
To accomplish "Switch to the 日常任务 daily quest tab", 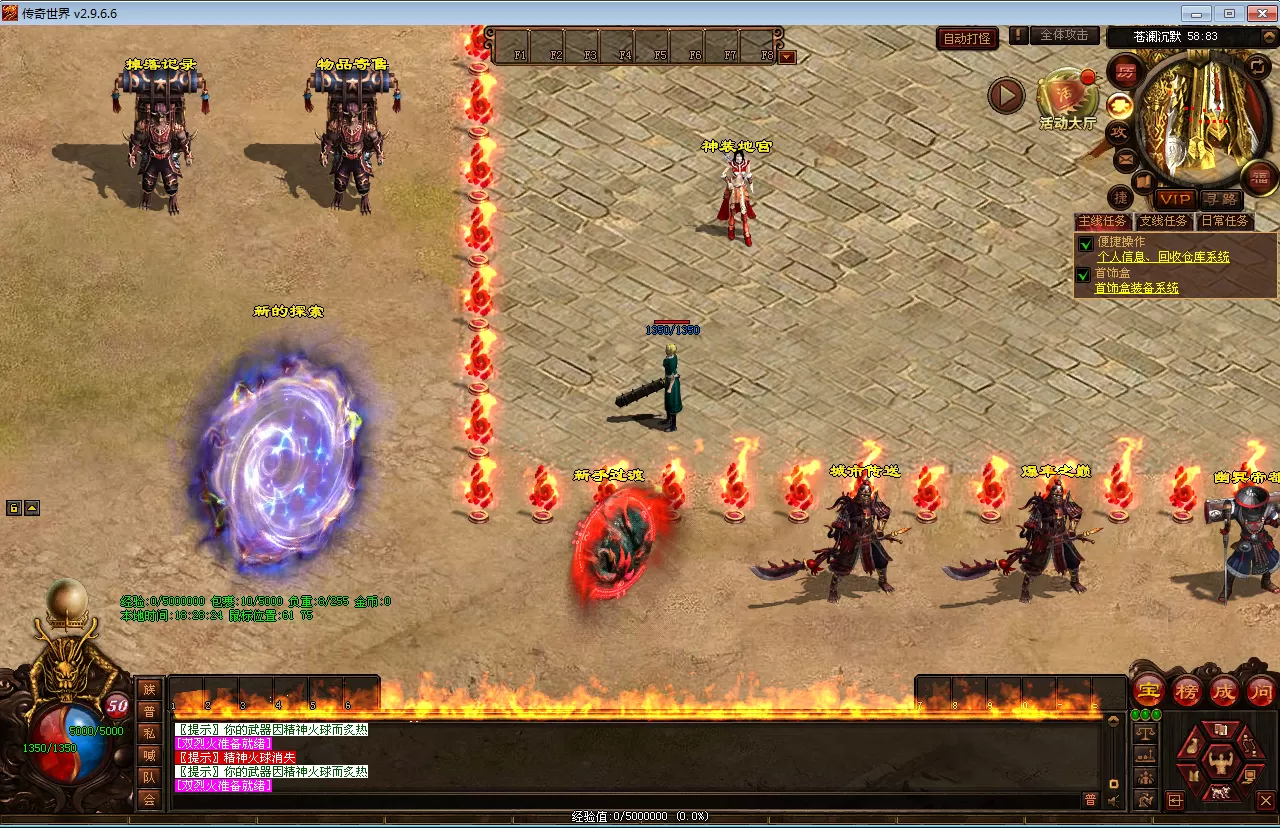I will pyautogui.click(x=1225, y=221).
